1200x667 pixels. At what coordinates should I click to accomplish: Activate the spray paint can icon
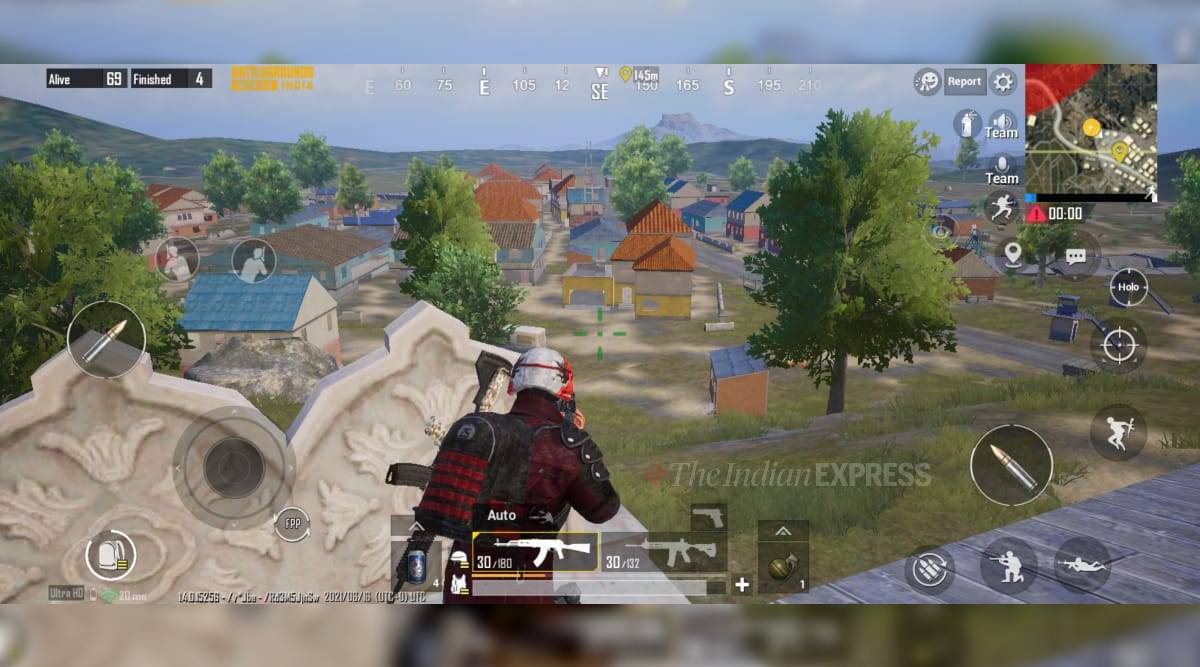(x=965, y=124)
